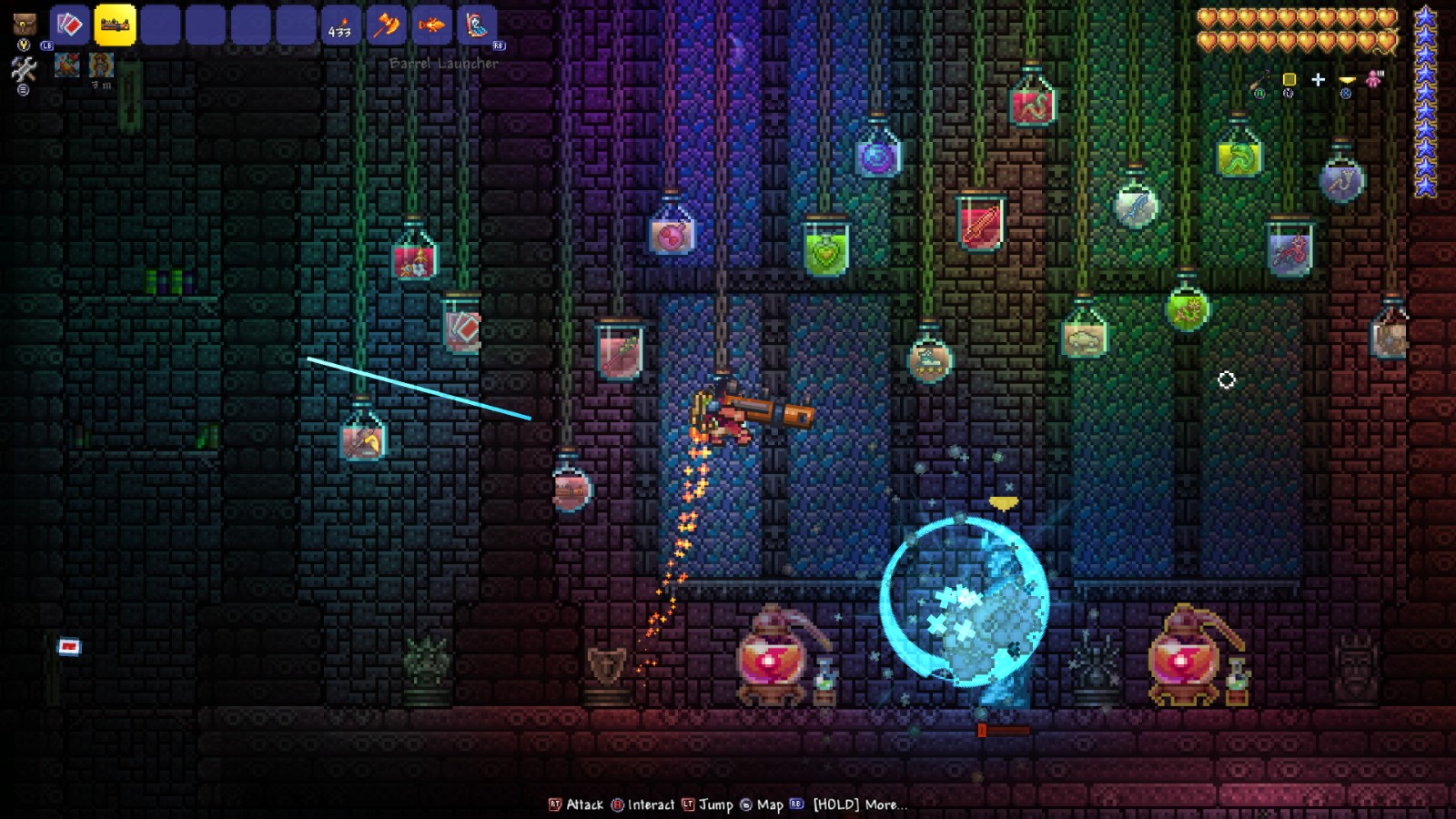Image resolution: width=1456 pixels, height=819 pixels.
Task: Open the crafting menu via the hammer-and-wrench icon
Action: pos(25,66)
